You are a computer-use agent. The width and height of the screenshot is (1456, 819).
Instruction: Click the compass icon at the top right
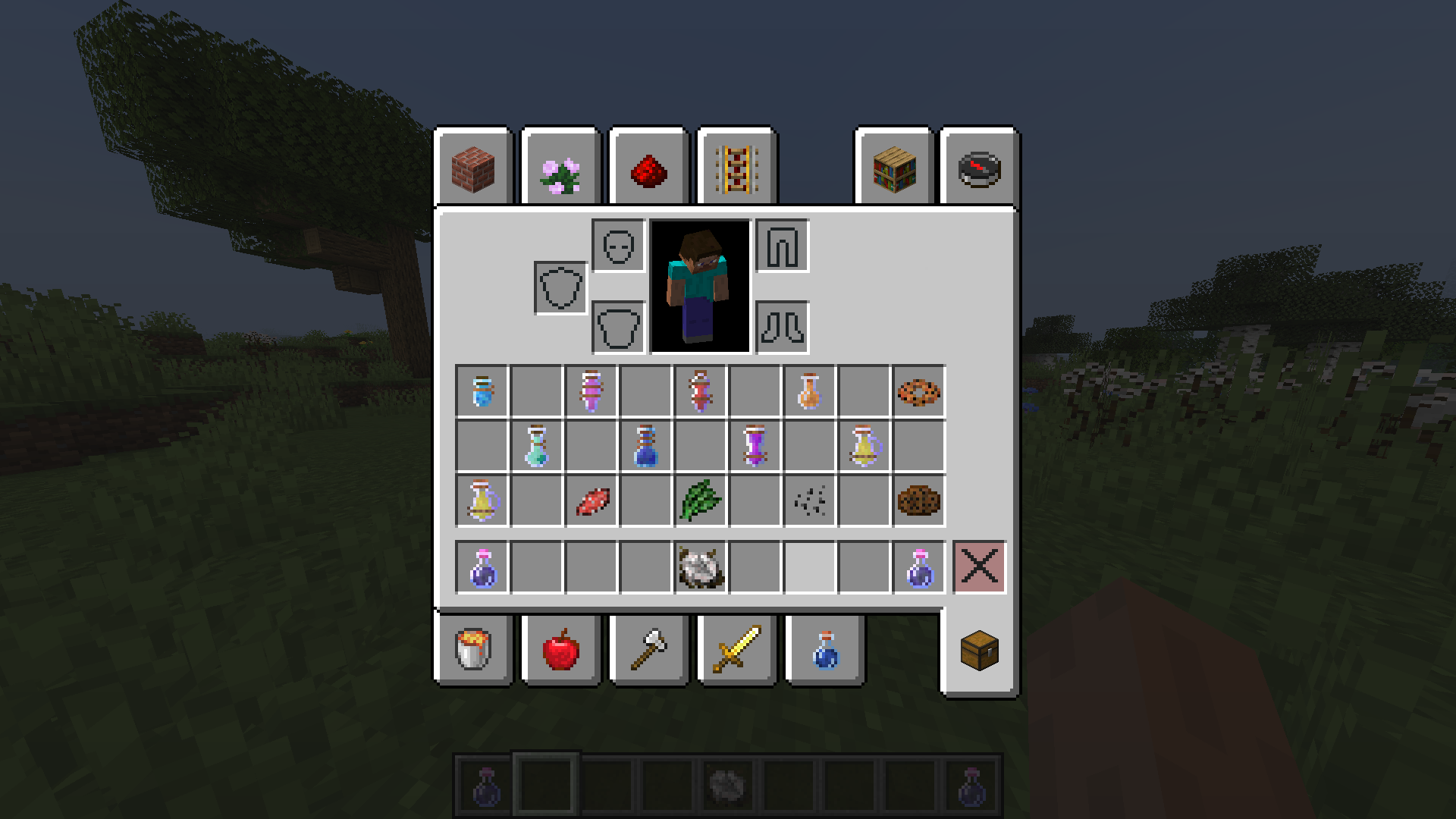(x=978, y=169)
